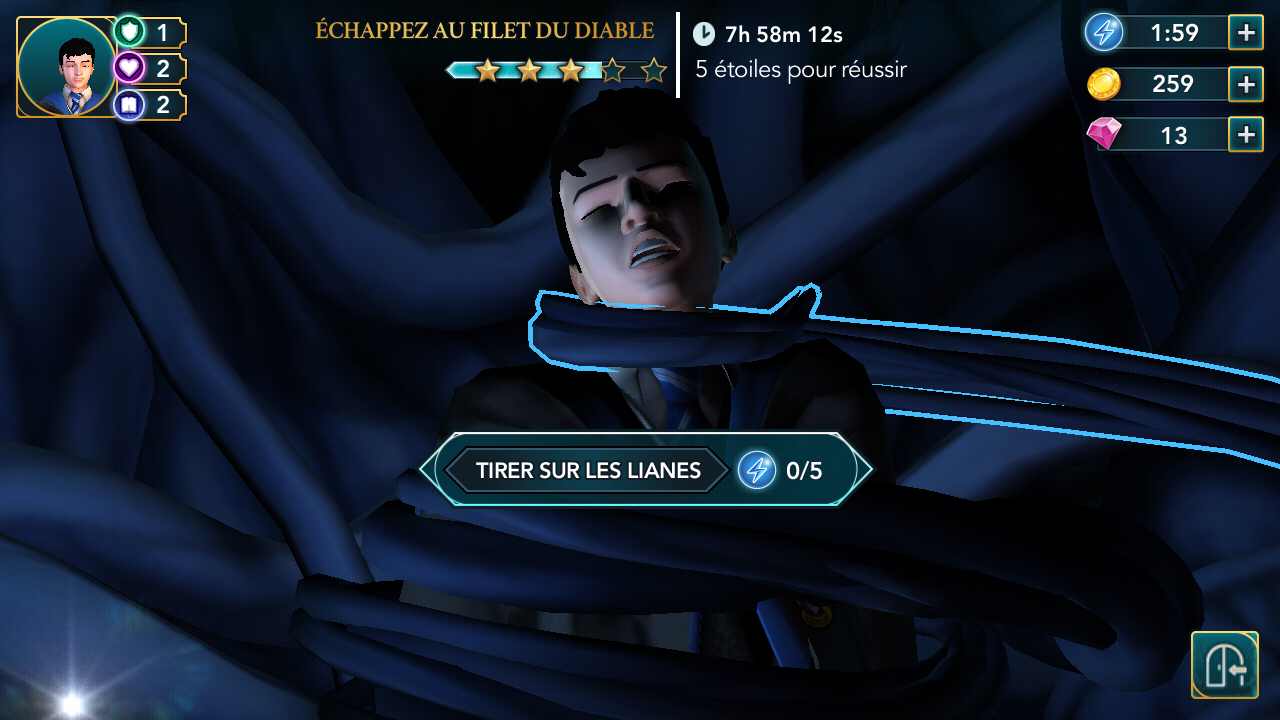The image size is (1280, 720).
Task: Click the blue energy lightning bolt icon
Action: pyautogui.click(x=1104, y=32)
